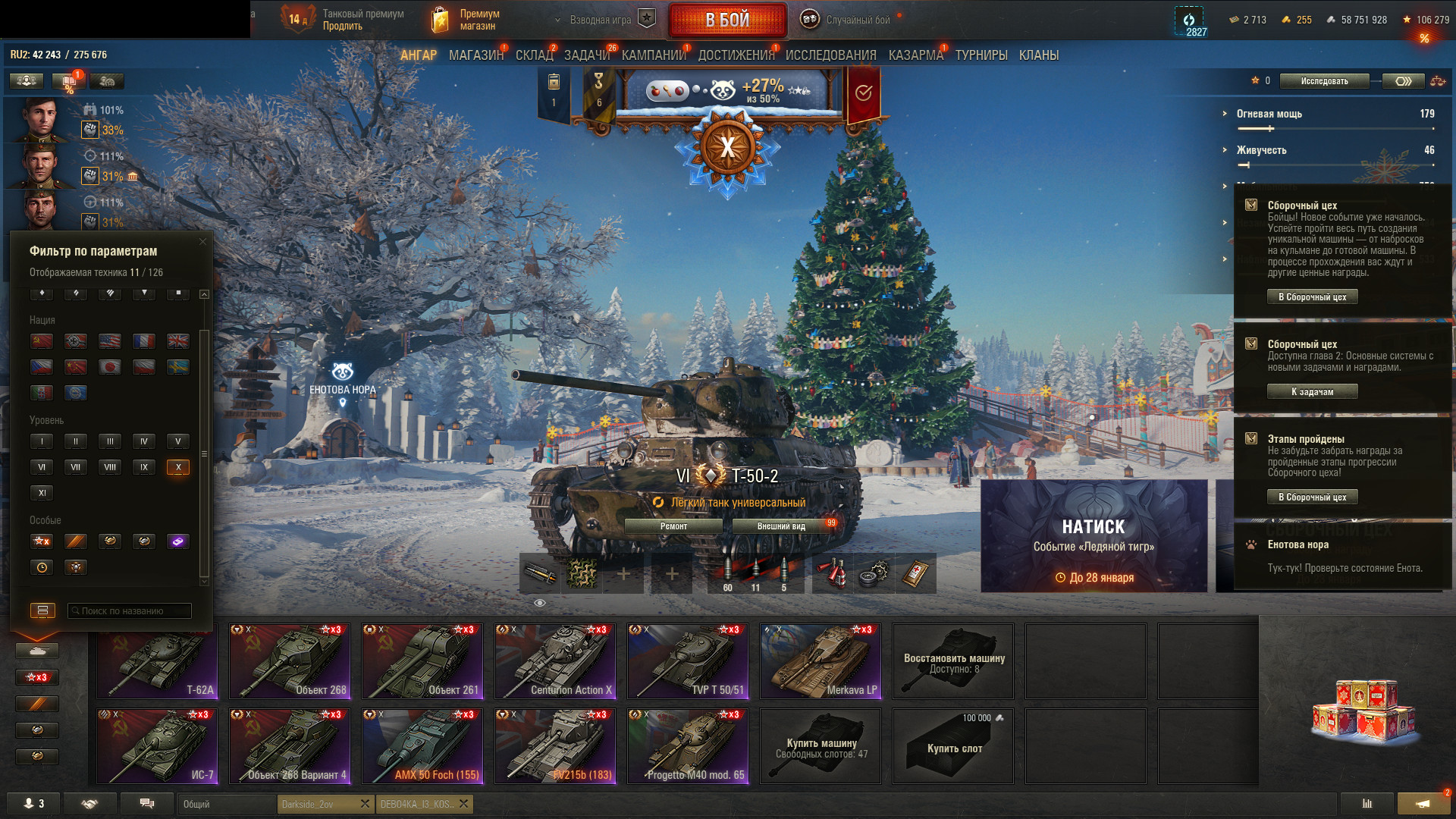
Task: Open Внешний вид customization
Action: (x=781, y=526)
